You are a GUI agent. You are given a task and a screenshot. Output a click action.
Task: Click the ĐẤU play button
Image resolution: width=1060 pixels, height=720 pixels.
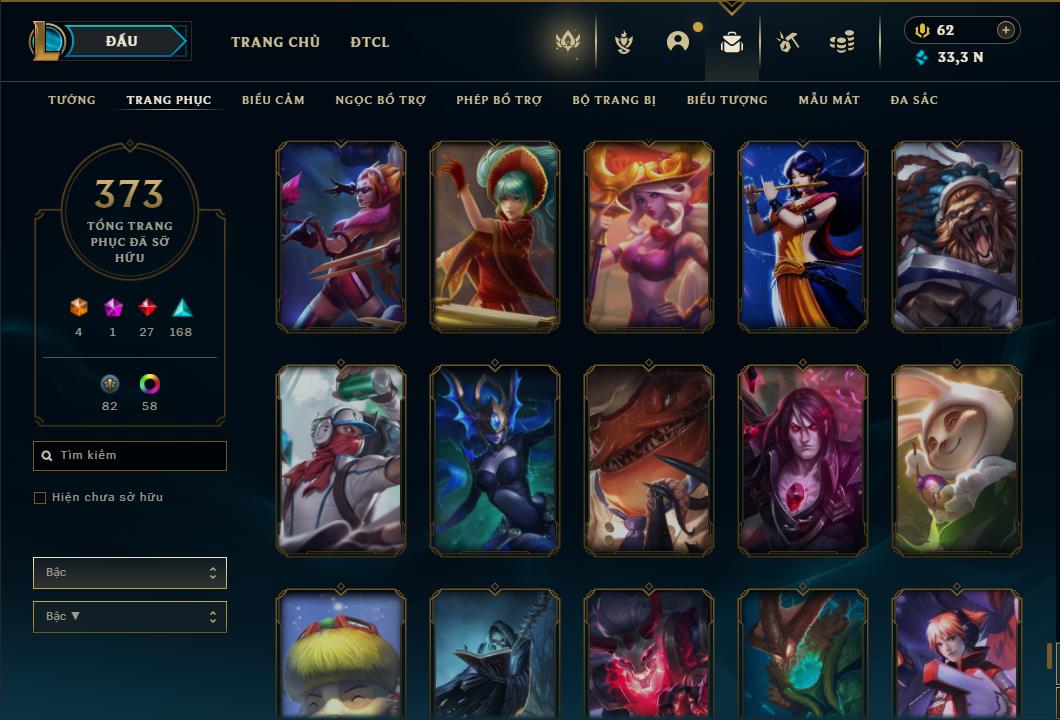click(x=122, y=41)
